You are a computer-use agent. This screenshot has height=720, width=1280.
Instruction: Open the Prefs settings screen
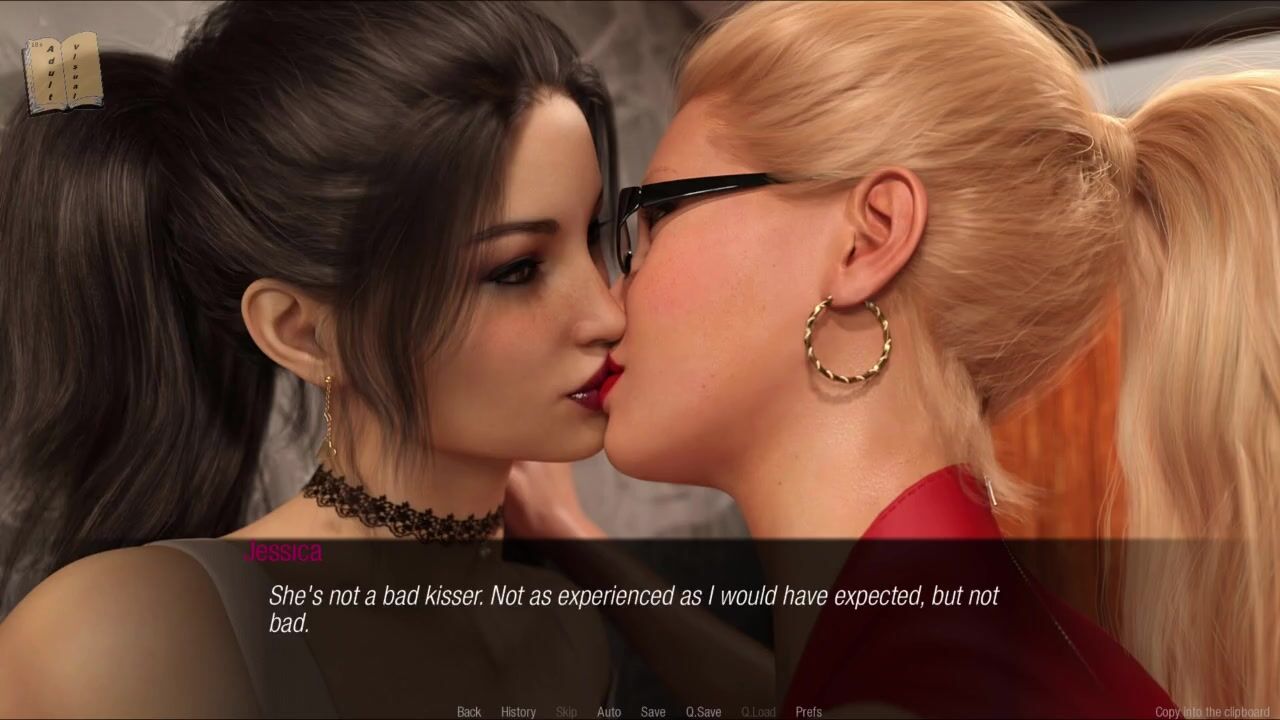point(809,712)
